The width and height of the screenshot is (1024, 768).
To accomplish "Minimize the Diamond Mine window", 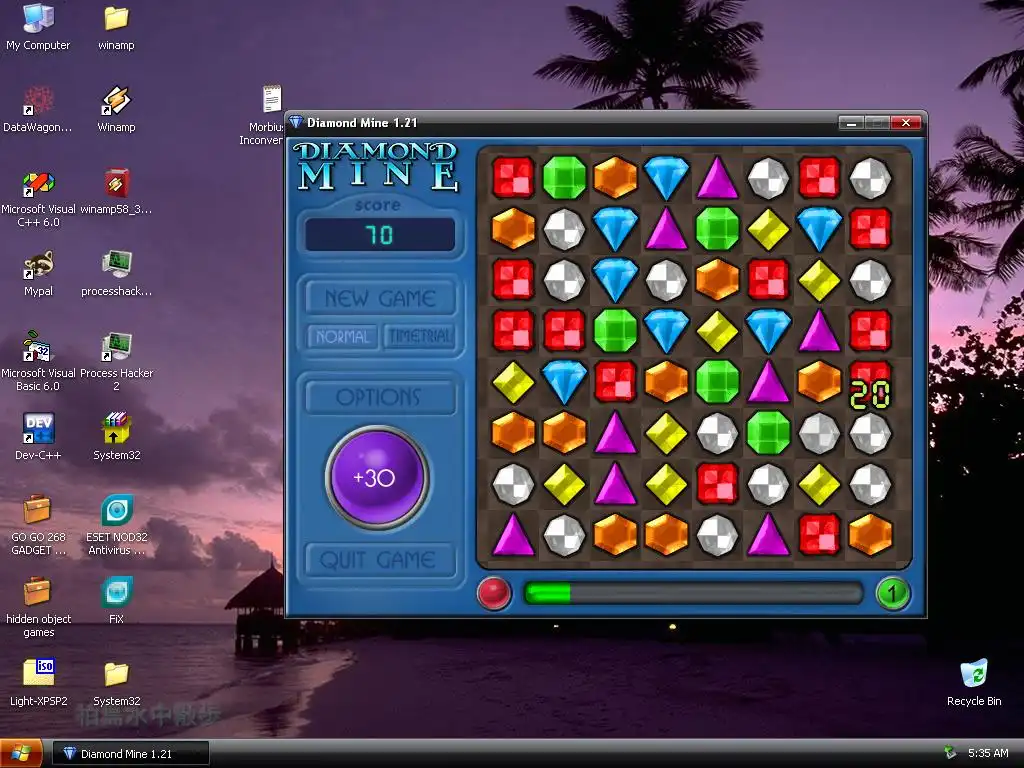I will (x=851, y=123).
